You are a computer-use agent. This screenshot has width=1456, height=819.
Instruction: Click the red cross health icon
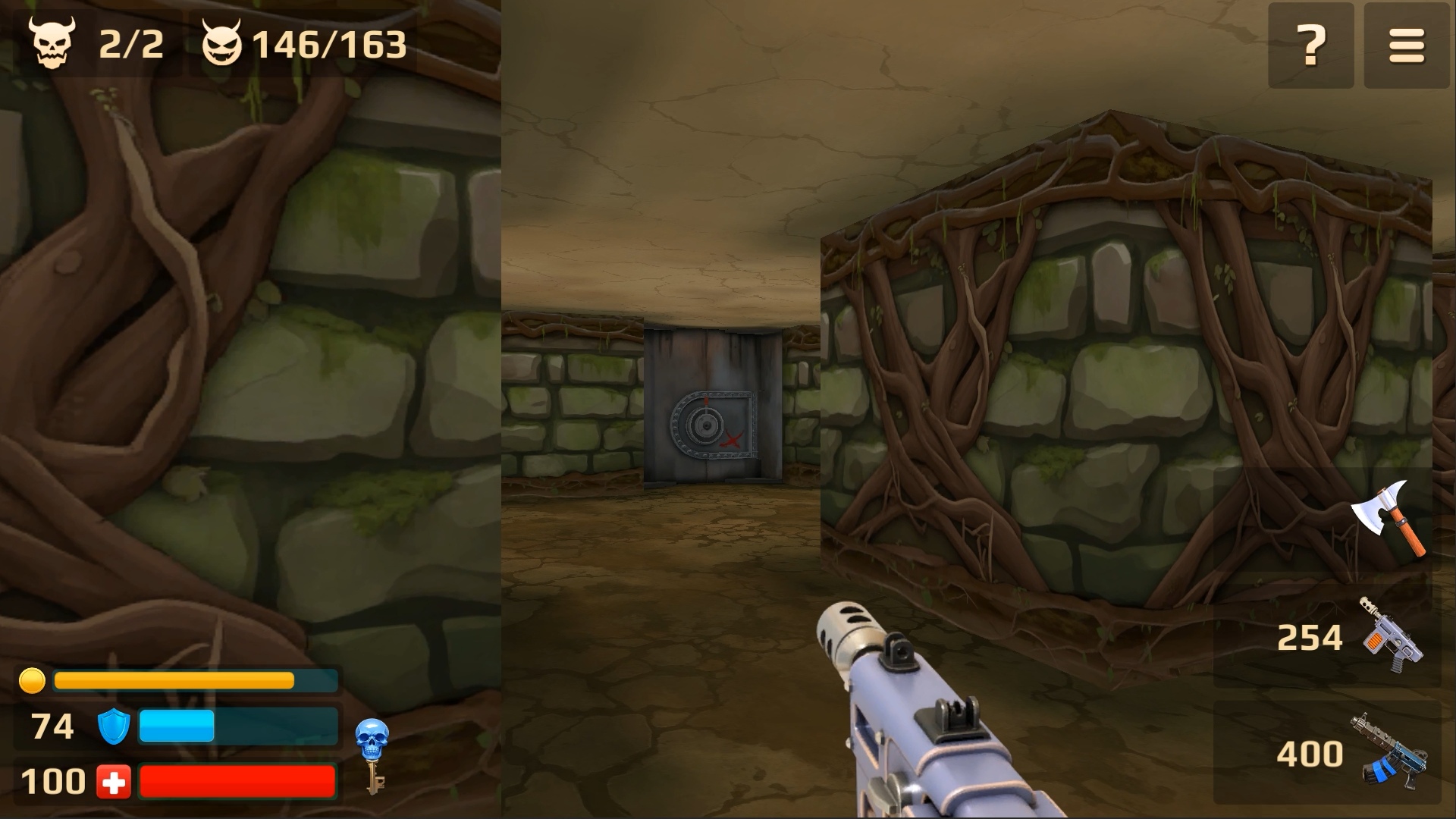[112, 780]
